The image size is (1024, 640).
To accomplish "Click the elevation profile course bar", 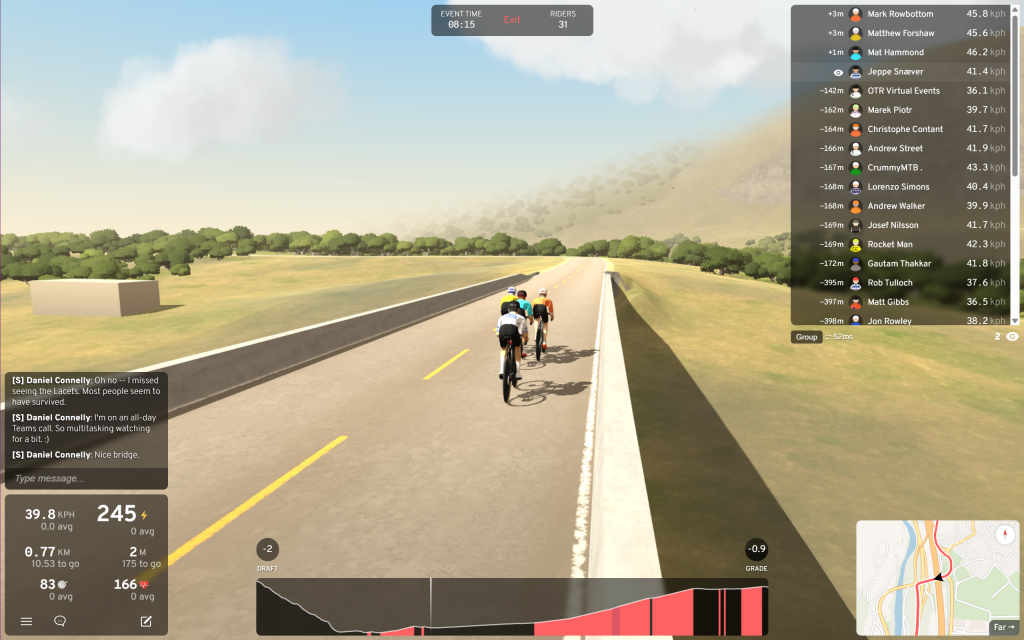I will click(x=512, y=606).
